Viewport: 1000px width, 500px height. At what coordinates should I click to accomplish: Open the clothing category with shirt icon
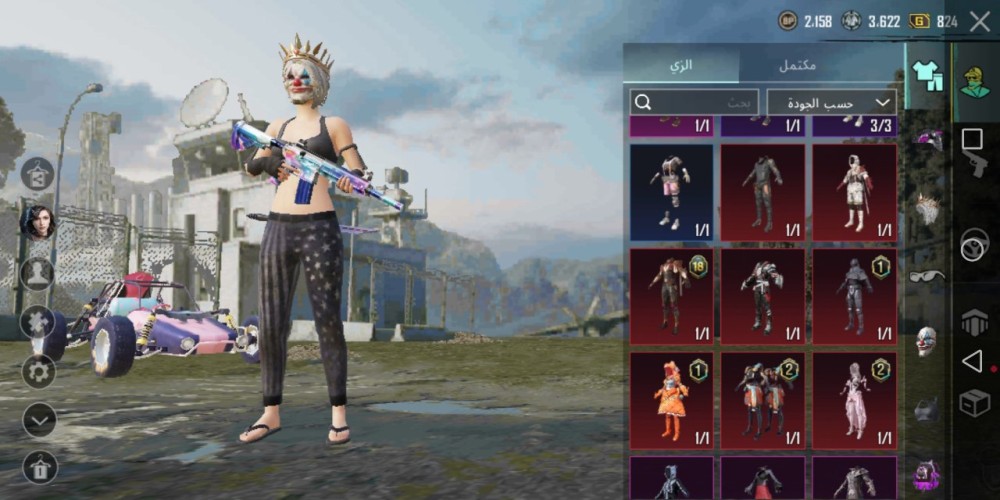(x=927, y=76)
